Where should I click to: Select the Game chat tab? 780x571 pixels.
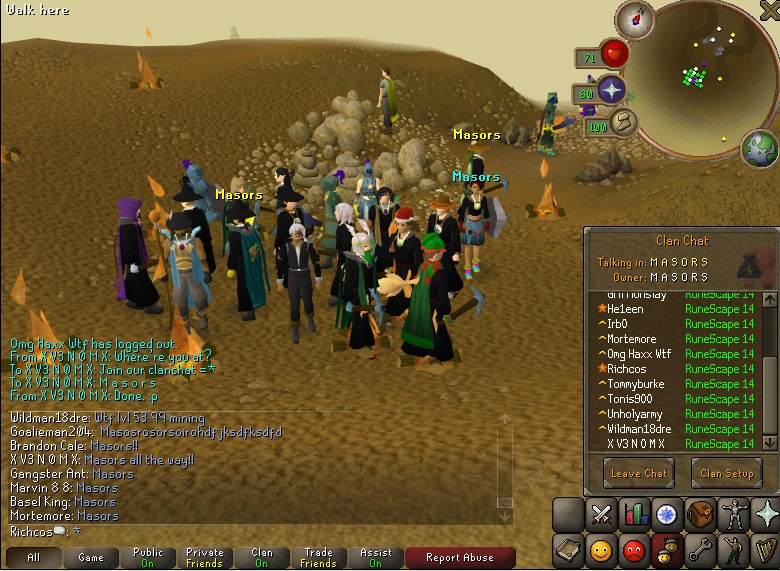click(91, 557)
